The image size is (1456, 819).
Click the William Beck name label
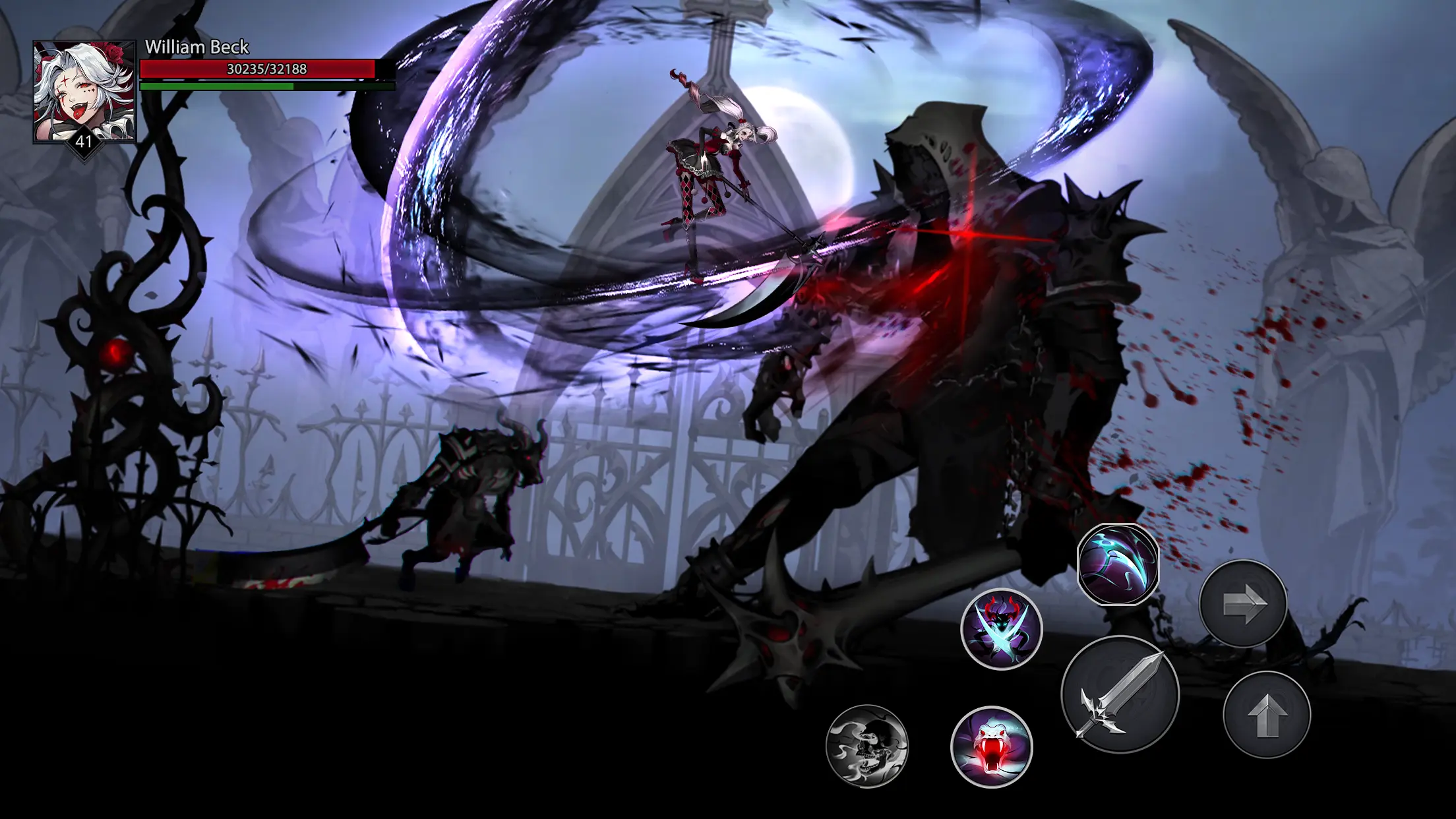[x=197, y=47]
